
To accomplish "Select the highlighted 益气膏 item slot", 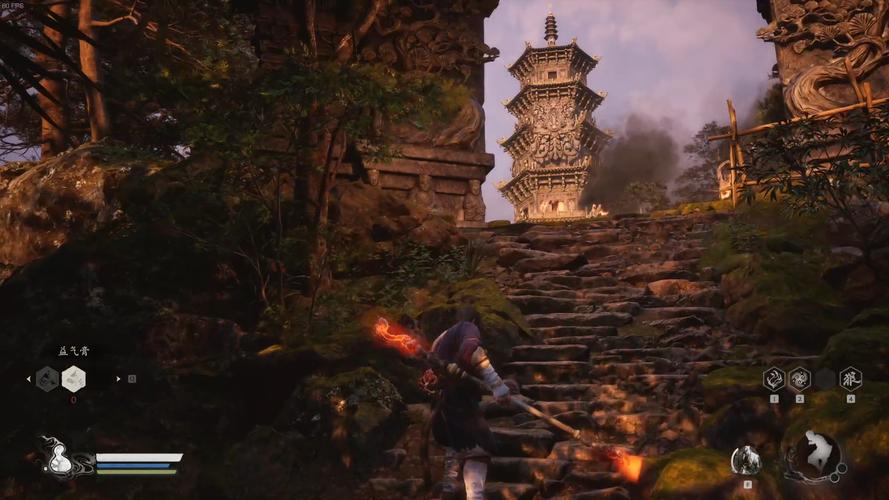I will 73,378.
